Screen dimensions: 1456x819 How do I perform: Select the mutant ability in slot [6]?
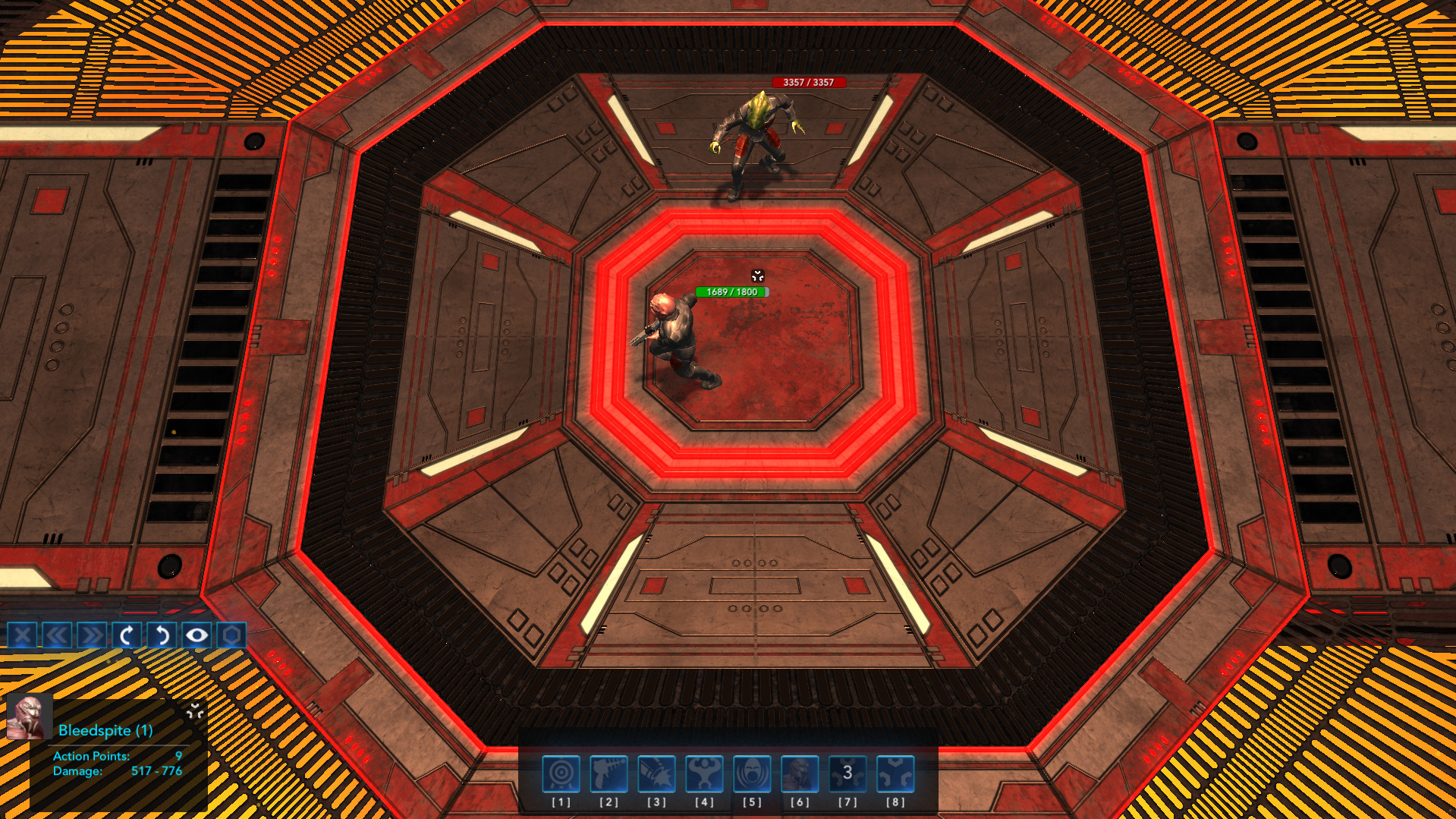[x=800, y=773]
